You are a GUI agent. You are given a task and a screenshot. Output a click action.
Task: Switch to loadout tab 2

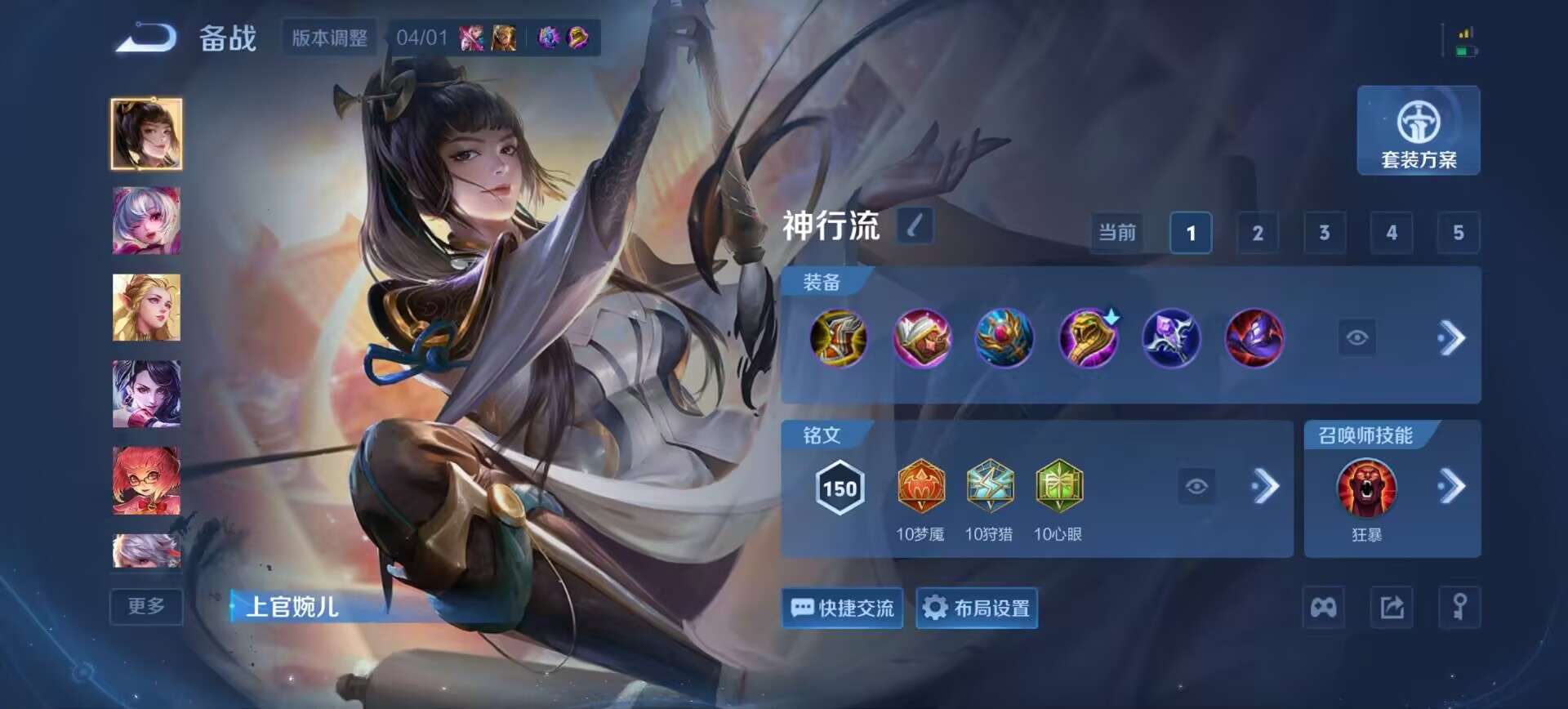pos(1258,233)
